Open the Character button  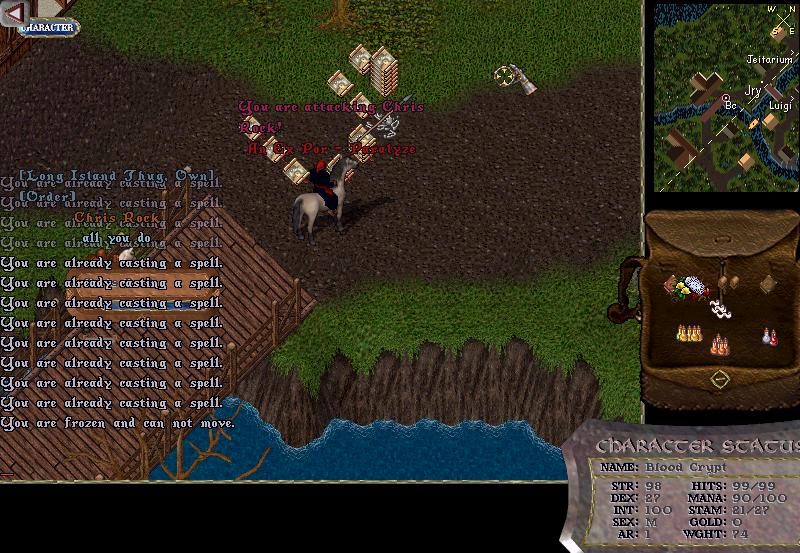[47, 28]
